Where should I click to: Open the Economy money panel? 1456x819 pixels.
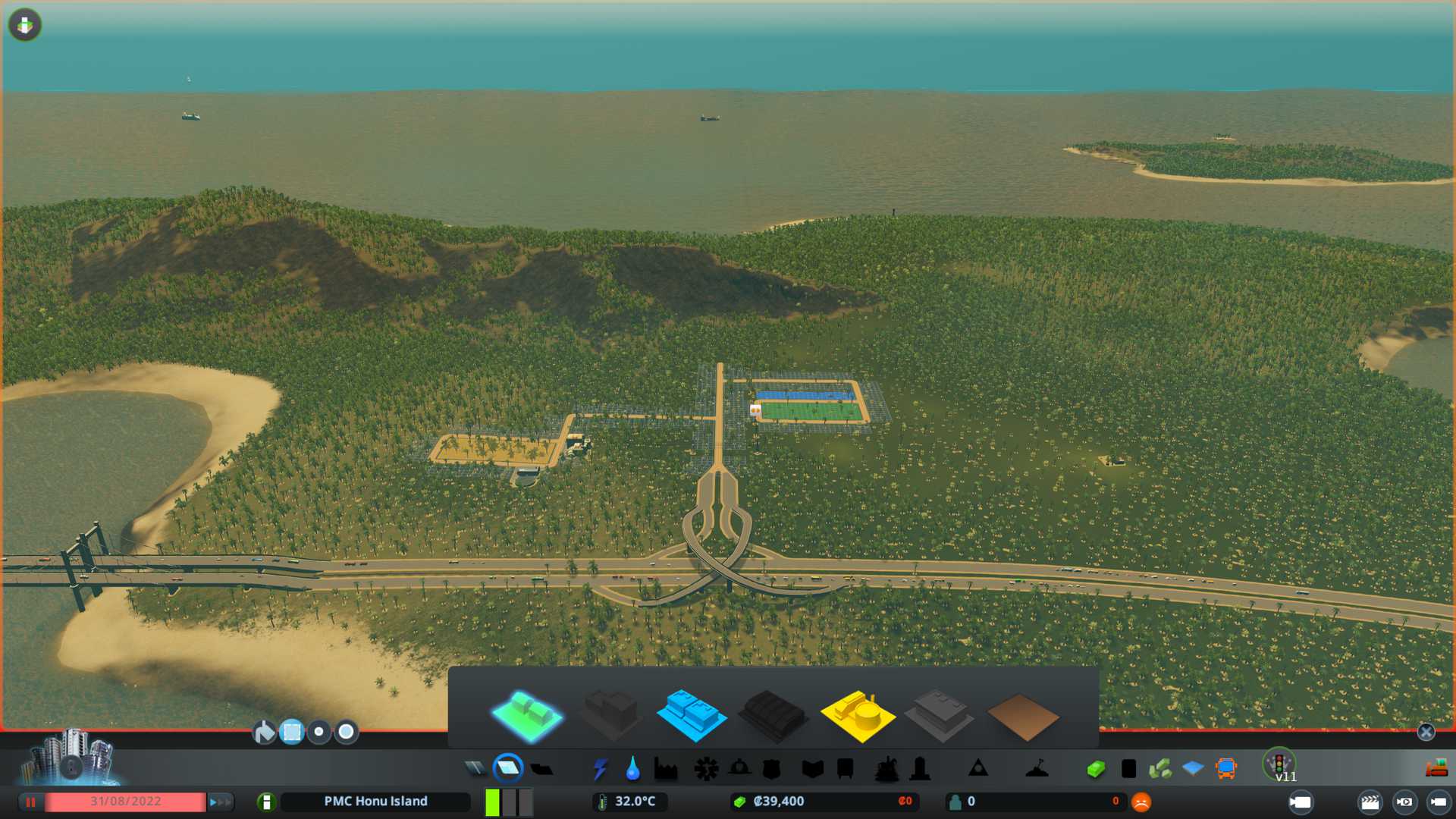coord(1096,769)
